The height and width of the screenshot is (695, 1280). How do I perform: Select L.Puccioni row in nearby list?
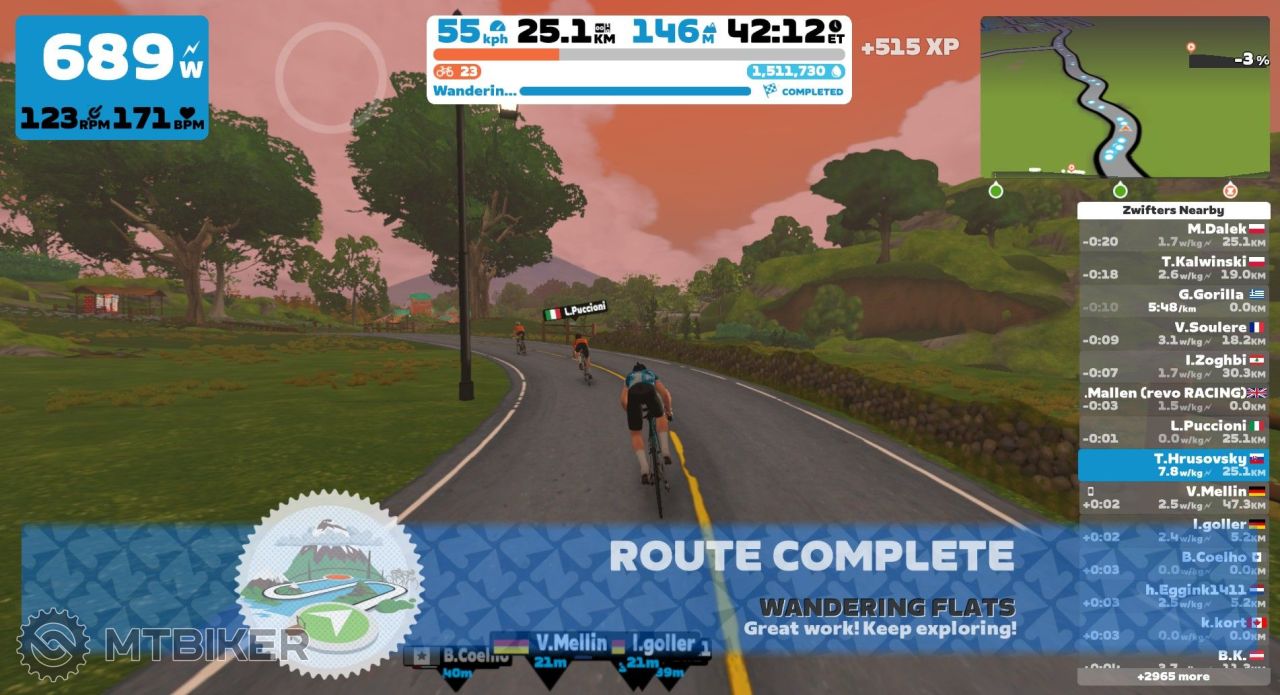[x=1174, y=432]
